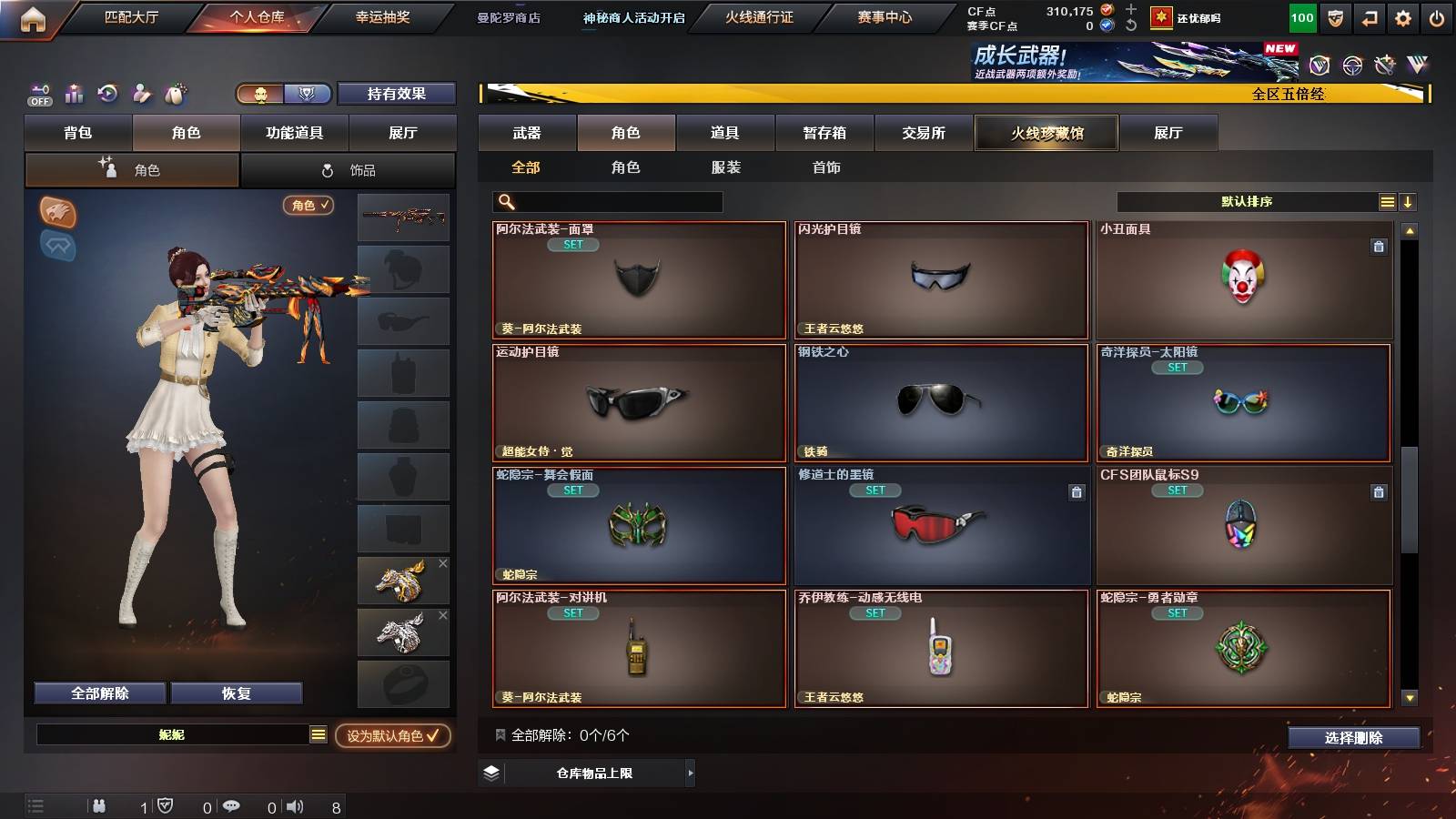1456x819 pixels.
Task: Click the sort direction arrow beside 默认排序
Action: coord(1409,201)
